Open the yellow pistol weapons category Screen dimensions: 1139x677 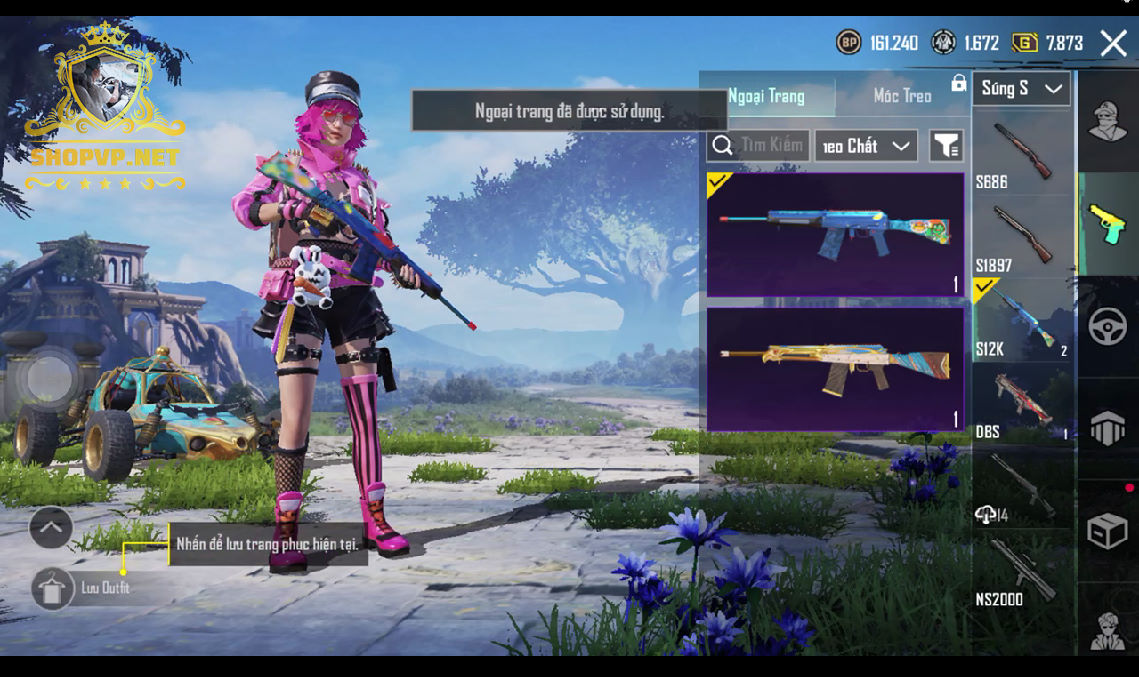(1107, 223)
